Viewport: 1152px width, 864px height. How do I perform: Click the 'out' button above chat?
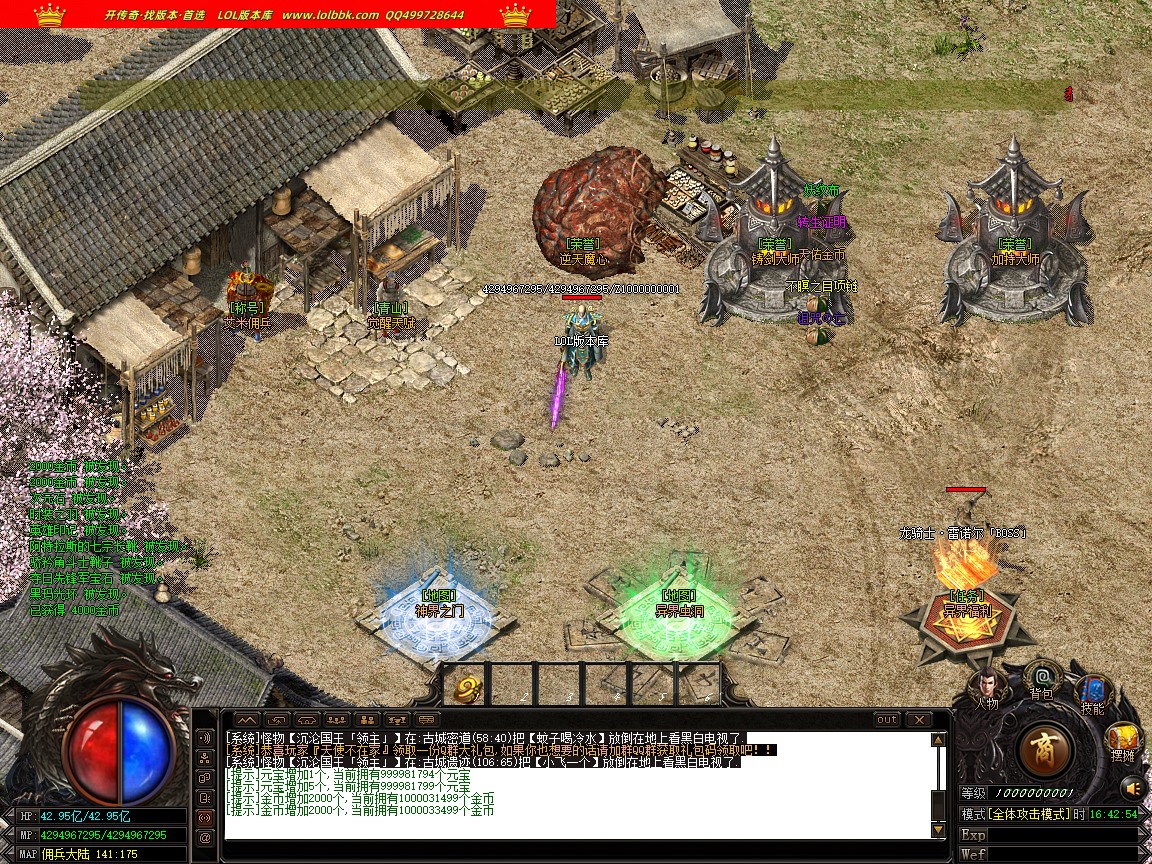tap(886, 720)
